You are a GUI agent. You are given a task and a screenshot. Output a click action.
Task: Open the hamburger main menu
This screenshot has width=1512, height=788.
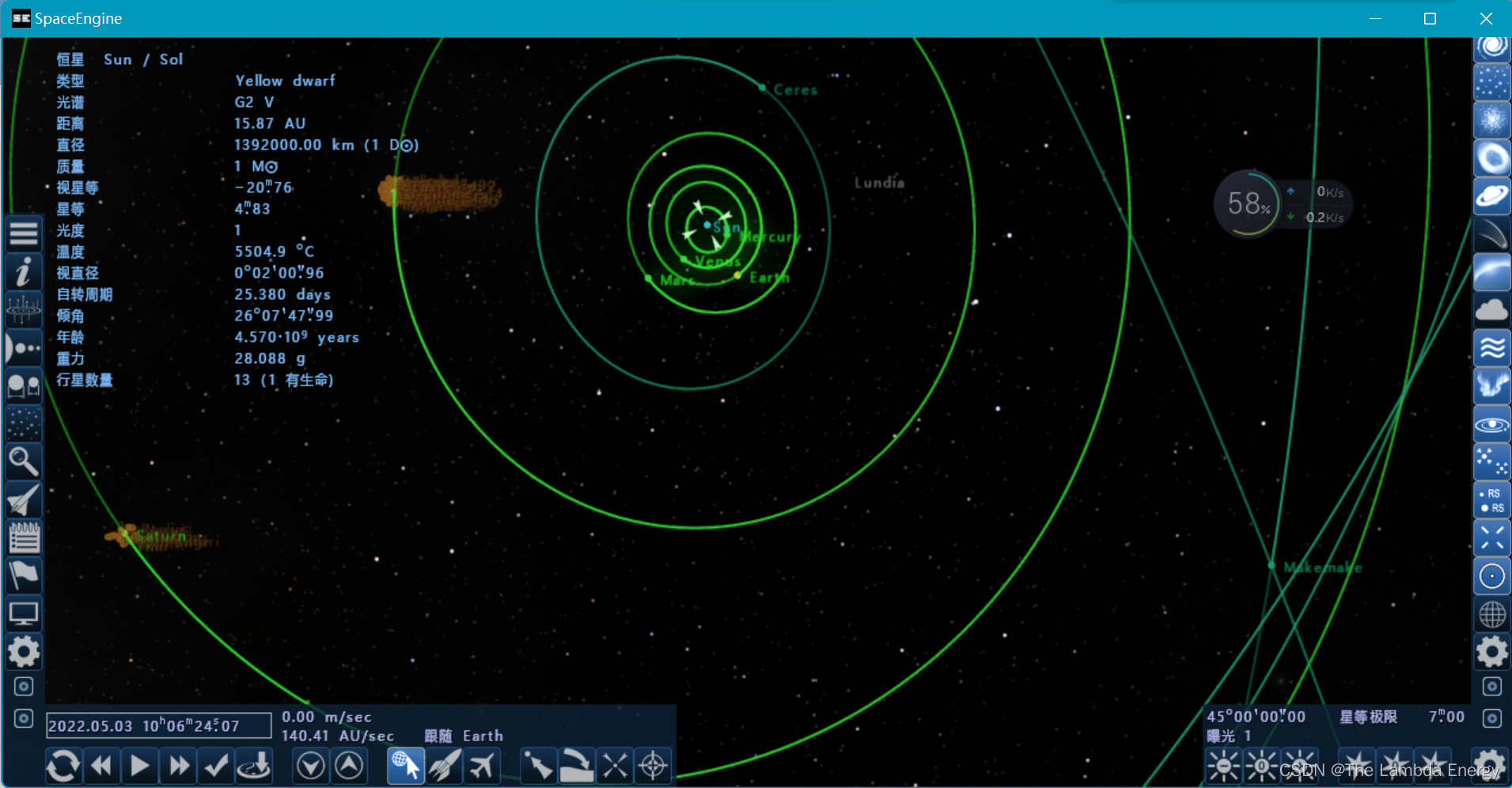pos(24,234)
